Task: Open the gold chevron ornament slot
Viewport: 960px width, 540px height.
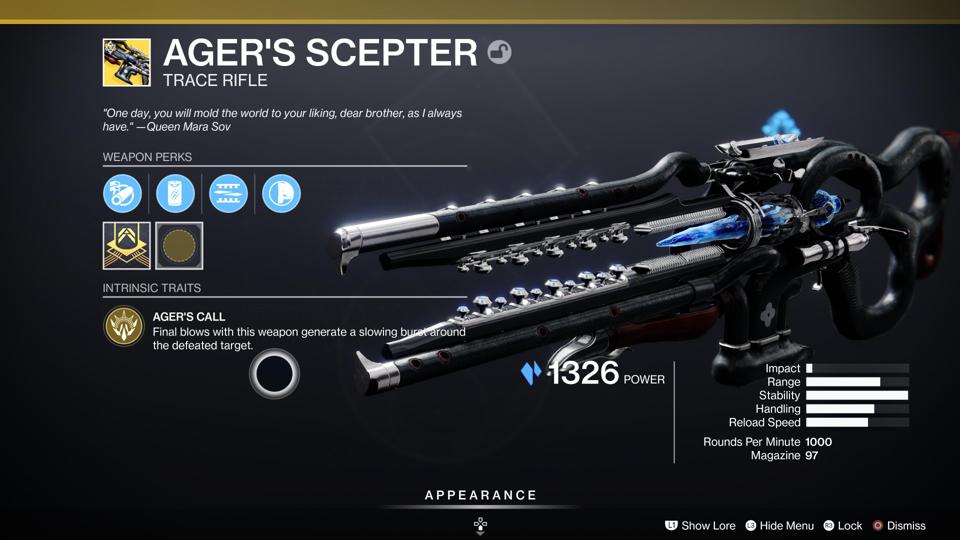Action: coord(127,246)
